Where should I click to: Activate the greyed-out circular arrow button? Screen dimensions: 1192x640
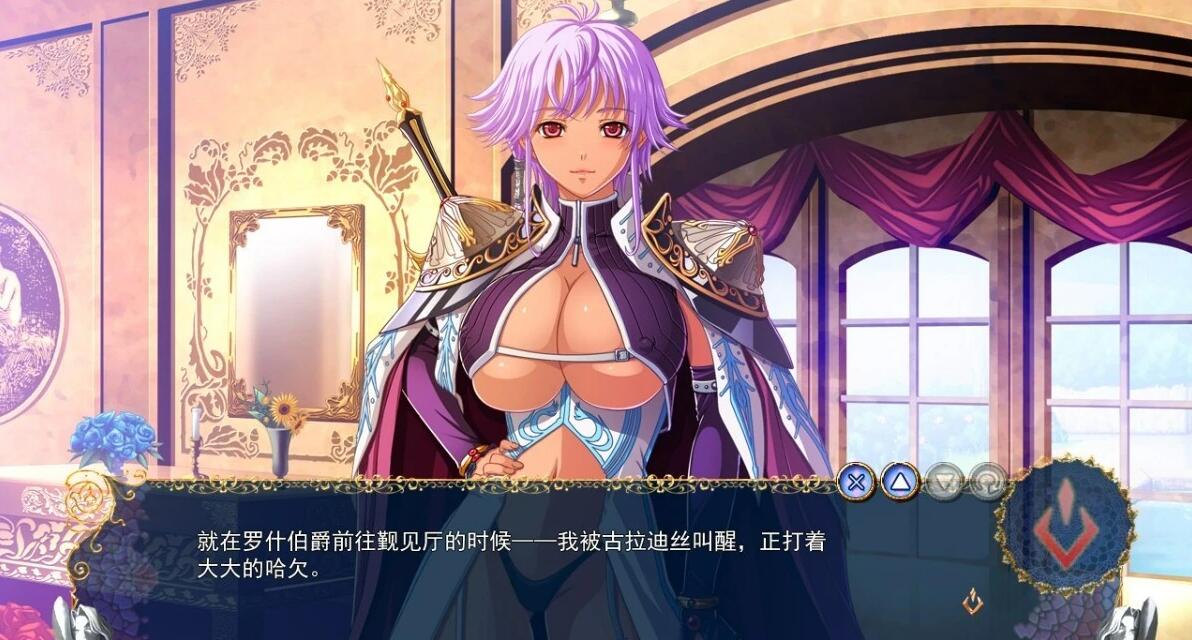click(x=986, y=482)
